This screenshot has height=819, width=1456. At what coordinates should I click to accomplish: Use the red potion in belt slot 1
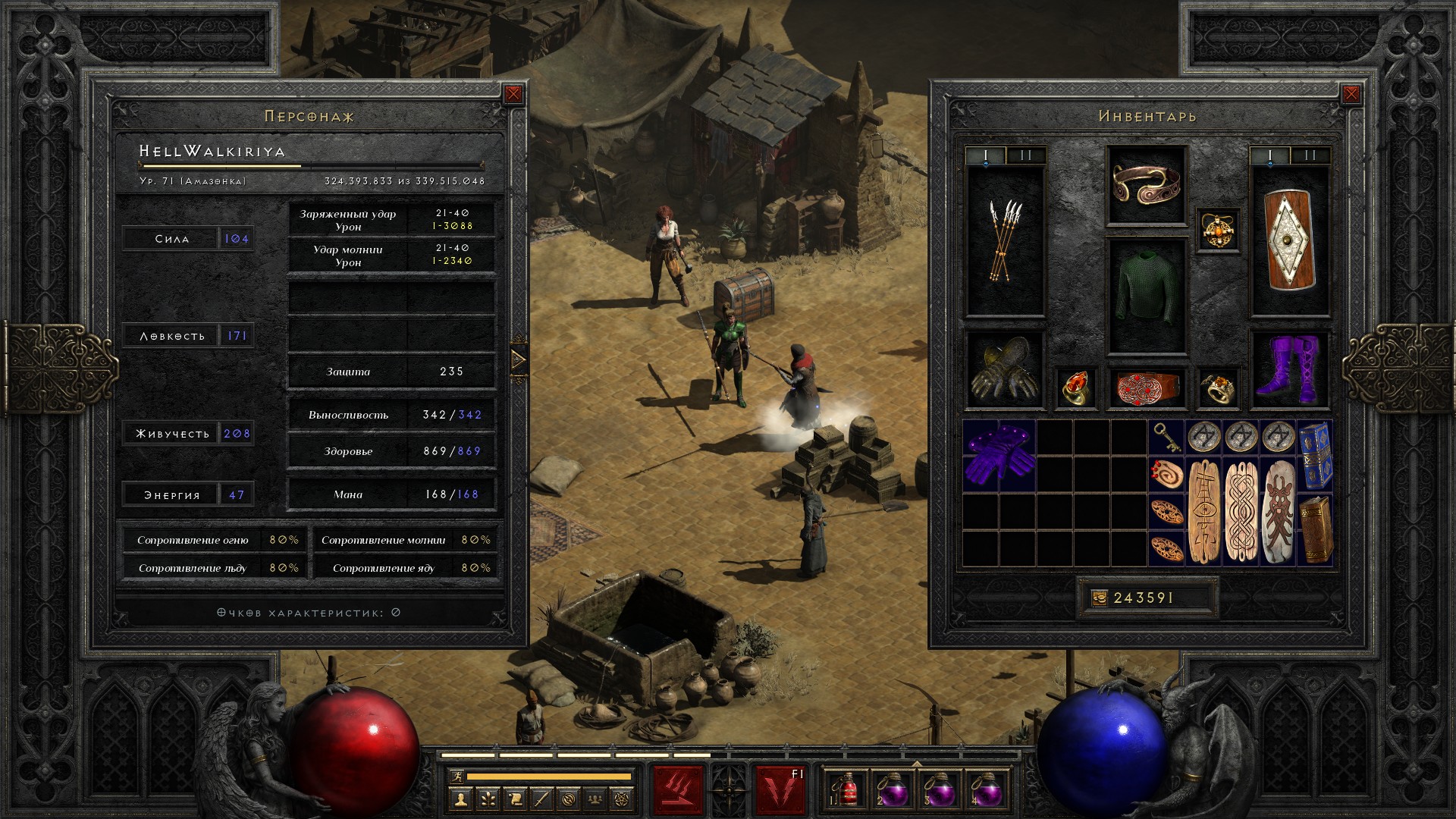[x=848, y=789]
